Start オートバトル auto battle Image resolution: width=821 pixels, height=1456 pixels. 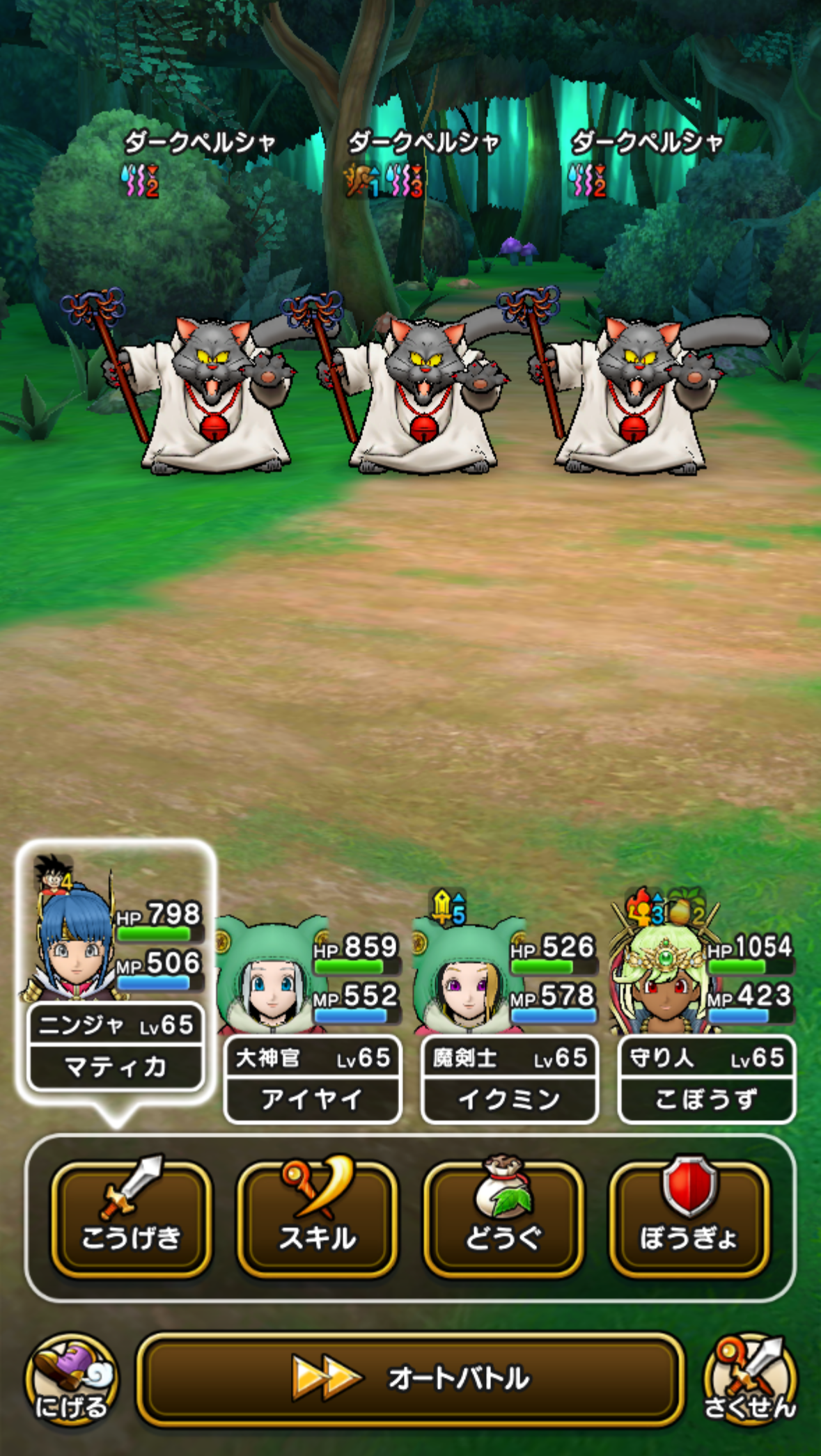[410, 1377]
